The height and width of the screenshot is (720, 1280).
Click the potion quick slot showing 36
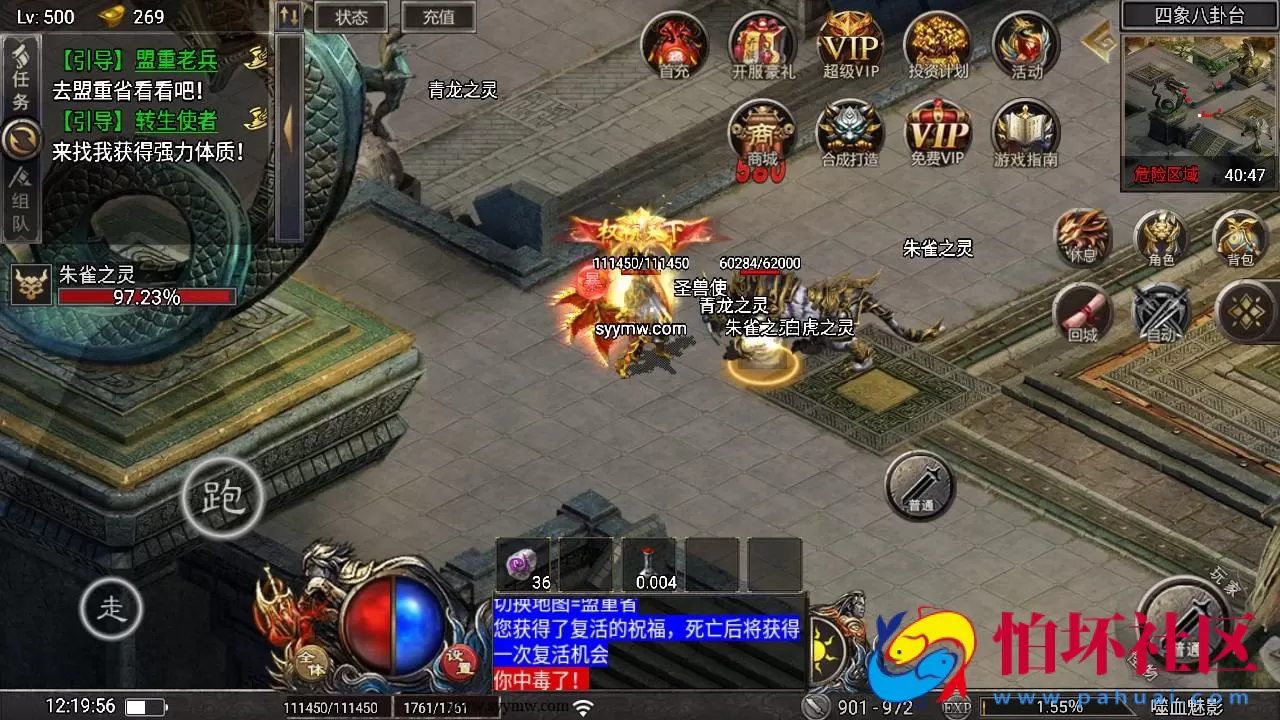point(523,562)
